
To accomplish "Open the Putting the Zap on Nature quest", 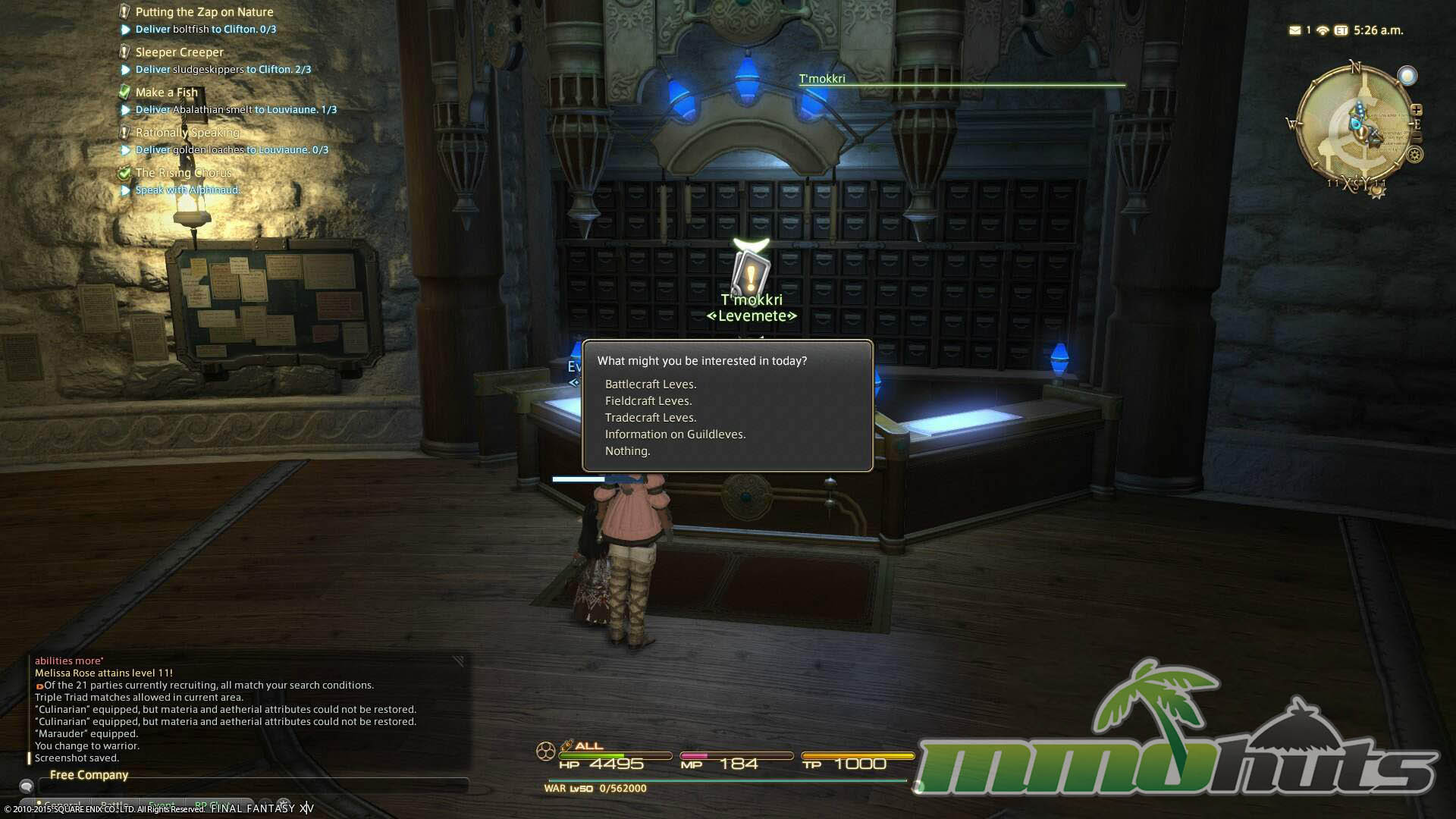I will [204, 12].
